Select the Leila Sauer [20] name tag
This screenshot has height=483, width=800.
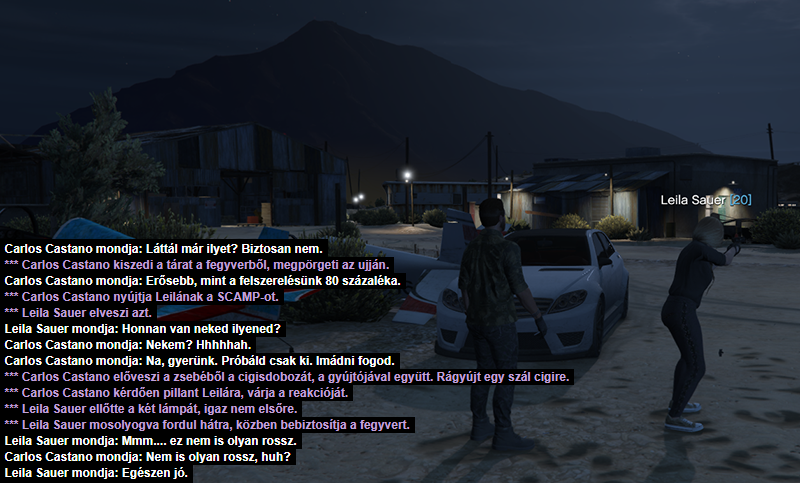pyautogui.click(x=706, y=200)
